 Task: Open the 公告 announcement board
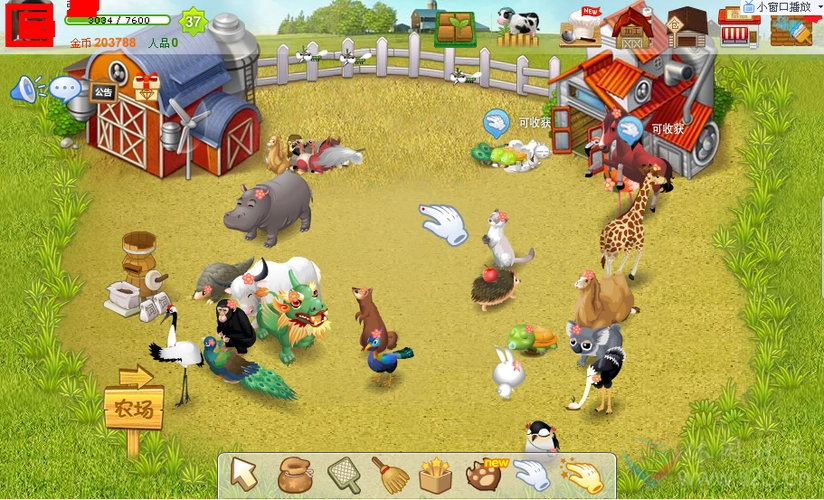click(x=103, y=92)
